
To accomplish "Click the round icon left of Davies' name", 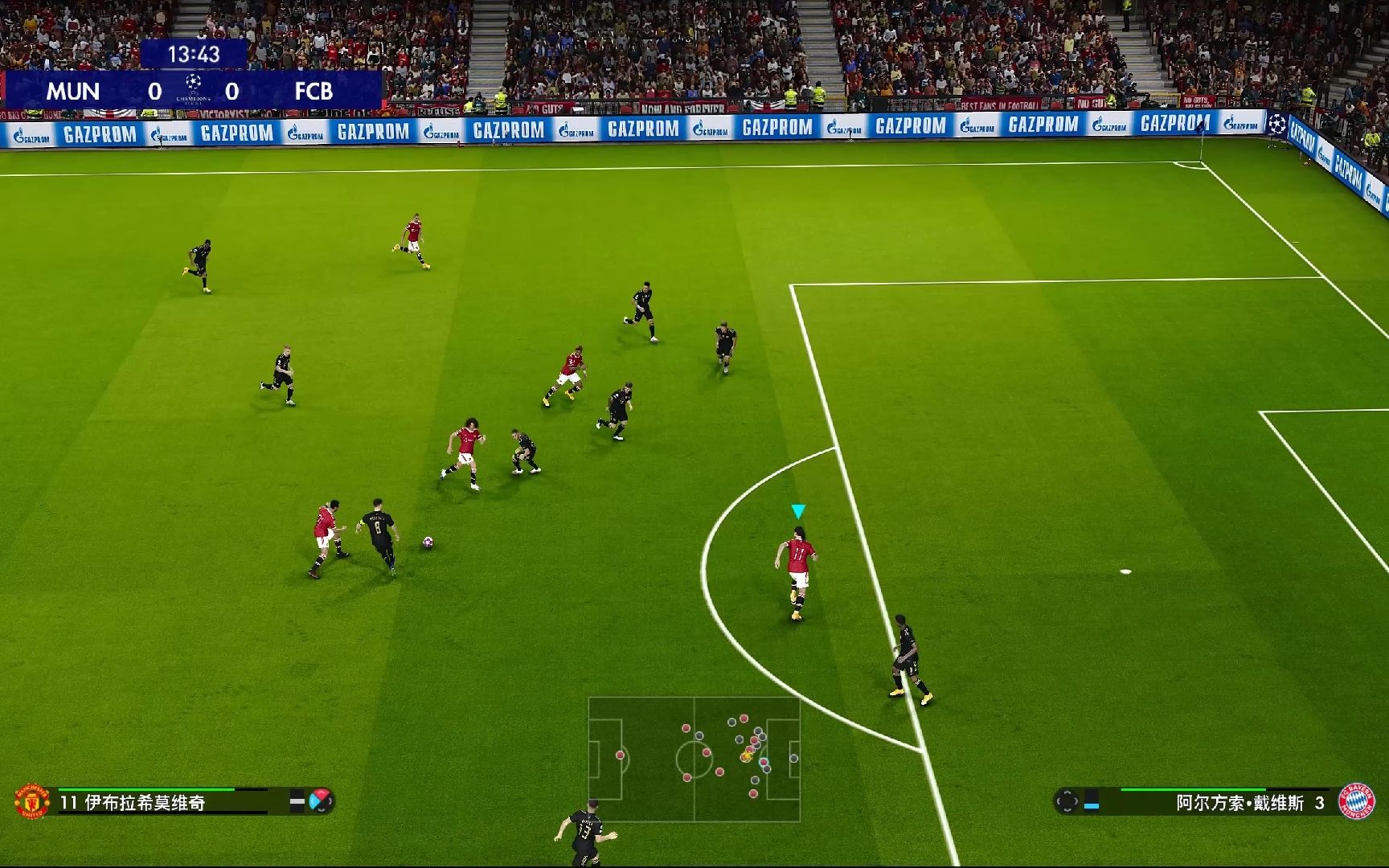I will (x=1067, y=801).
